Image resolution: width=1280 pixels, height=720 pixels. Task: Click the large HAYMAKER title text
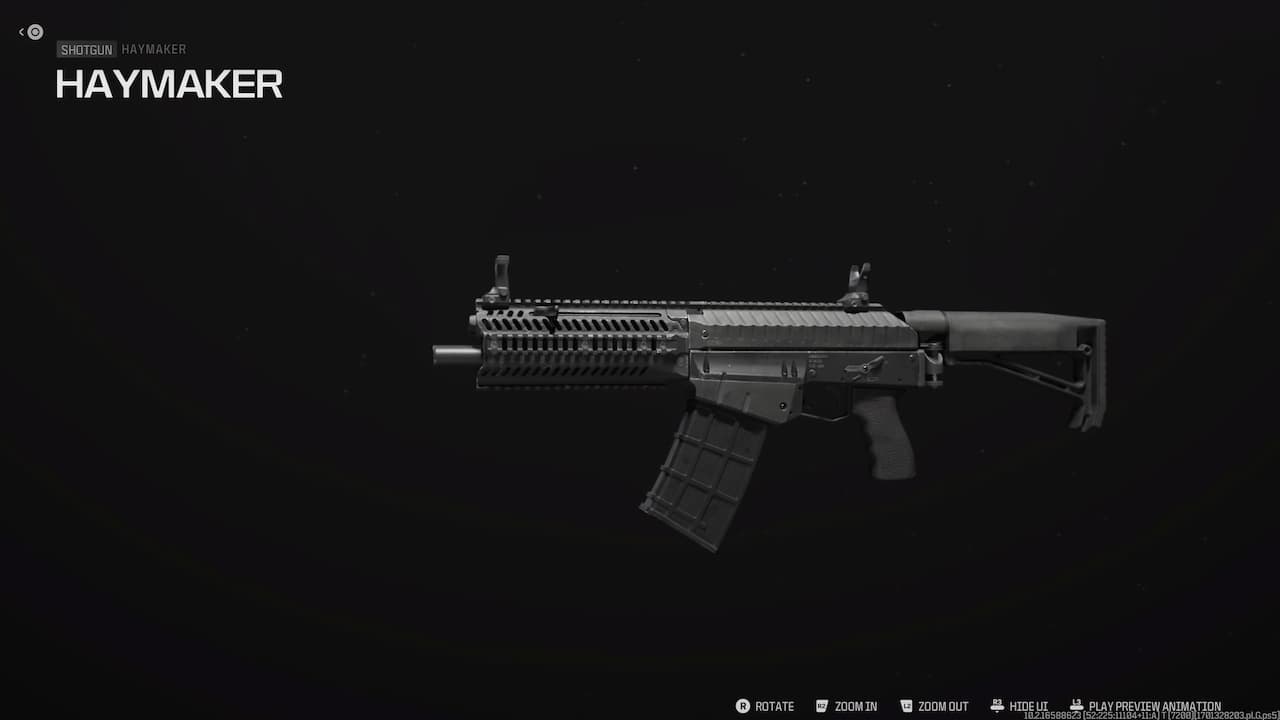(x=168, y=85)
